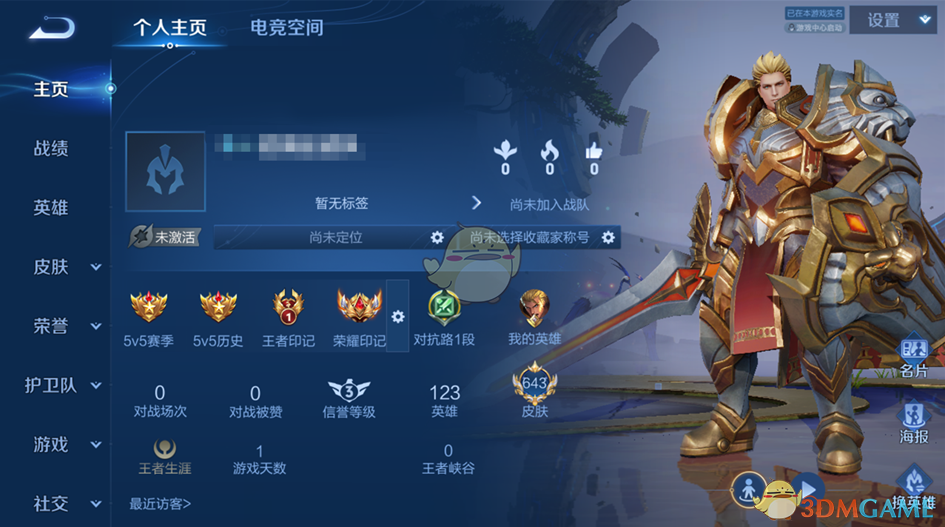The width and height of the screenshot is (945, 527).
Task: Choose the 游戏 sidebar entry
Action: (x=66, y=444)
